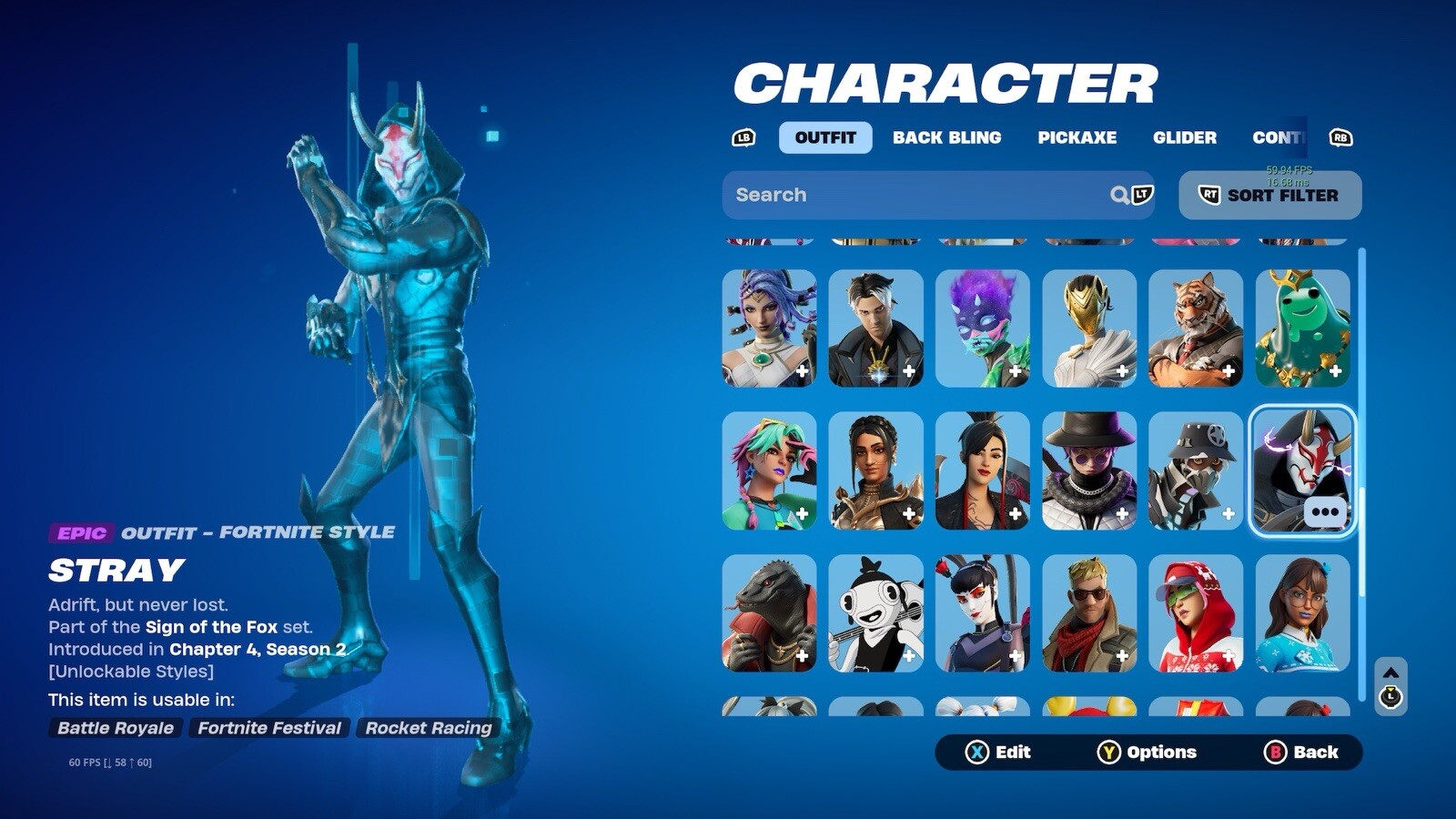Click the RT icon on Sort Filter
This screenshot has width=1456, height=819.
pyautogui.click(x=1211, y=194)
